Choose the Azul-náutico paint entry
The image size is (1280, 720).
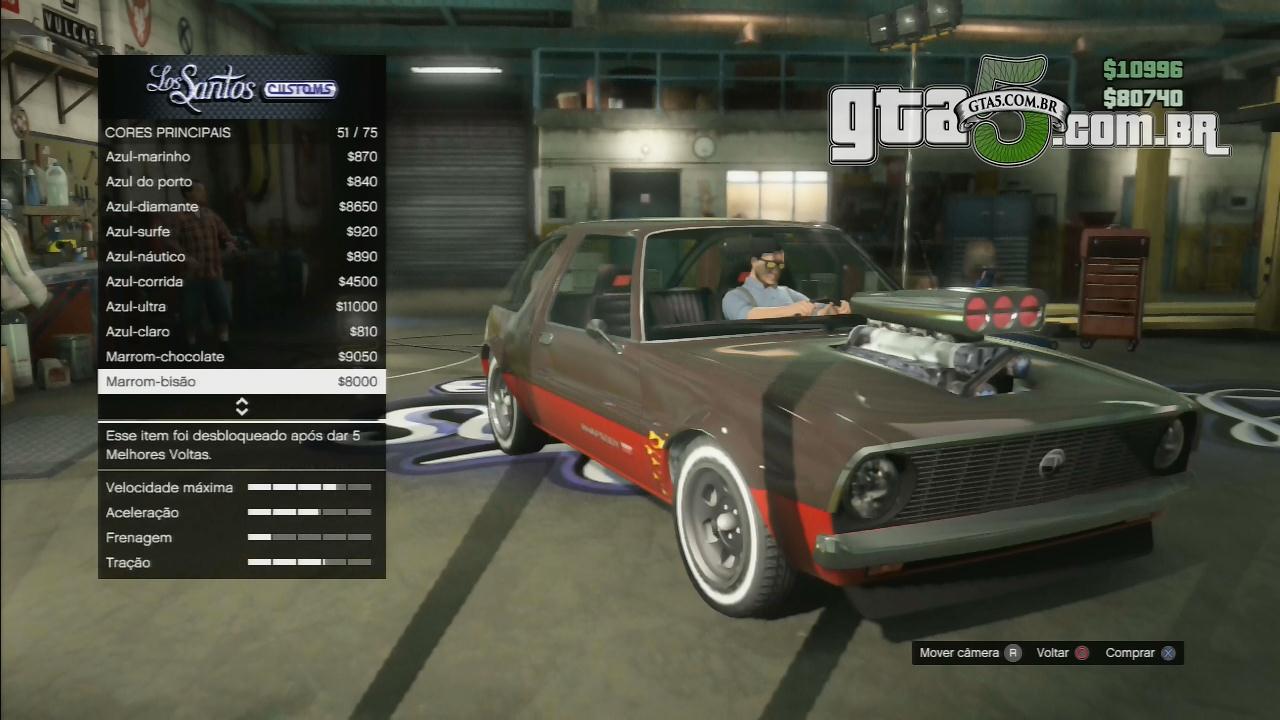(241, 257)
